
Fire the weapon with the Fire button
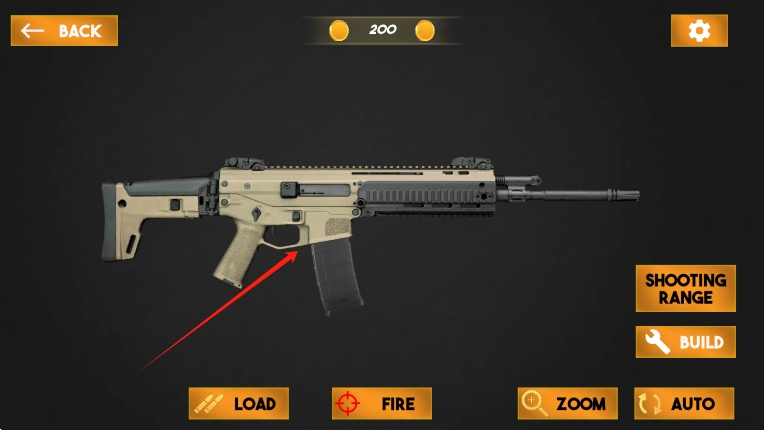tap(382, 403)
